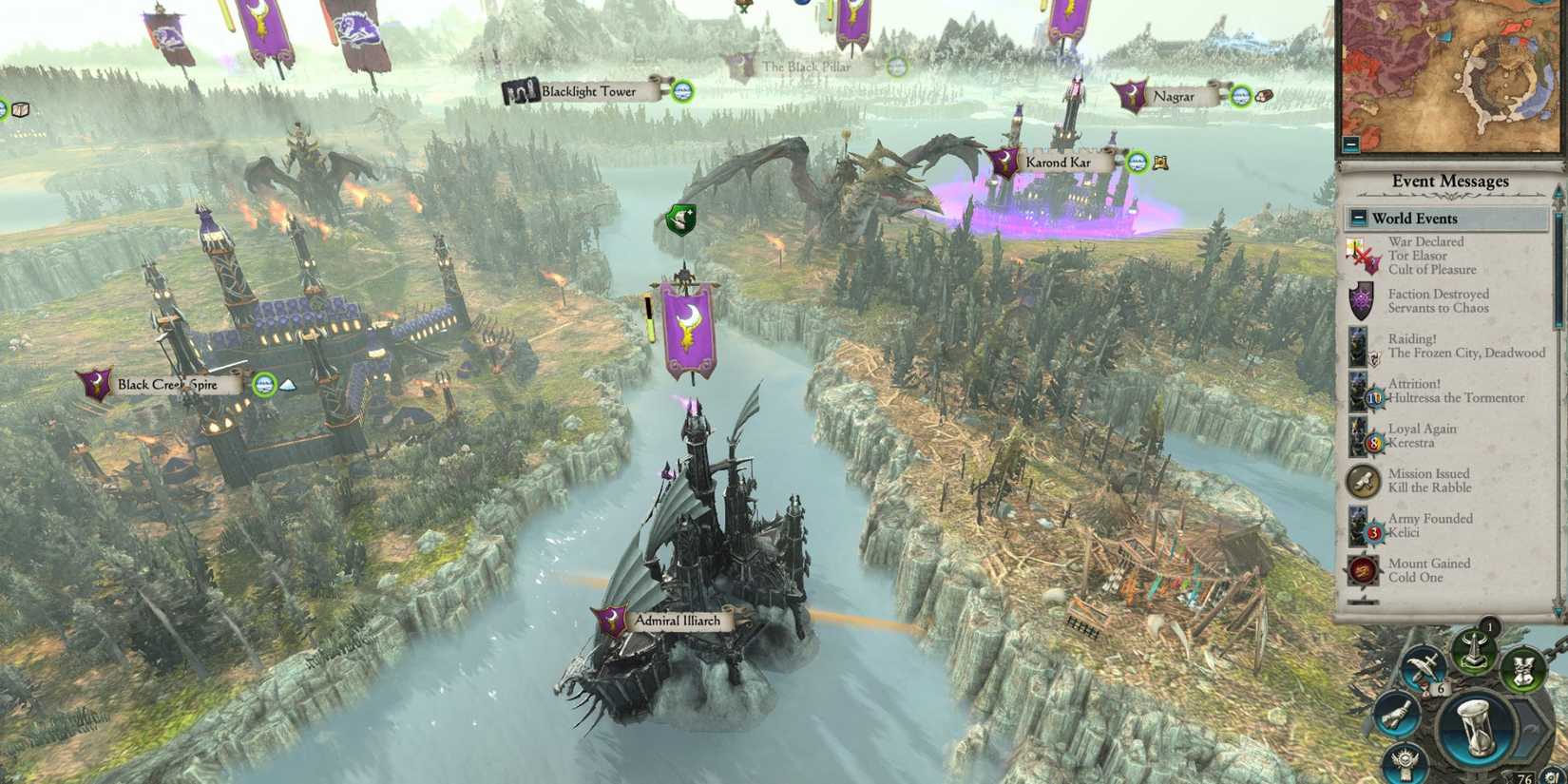Expand the Karond Kar settlement growth indicator
This screenshot has width=1568, height=784.
[1137, 163]
